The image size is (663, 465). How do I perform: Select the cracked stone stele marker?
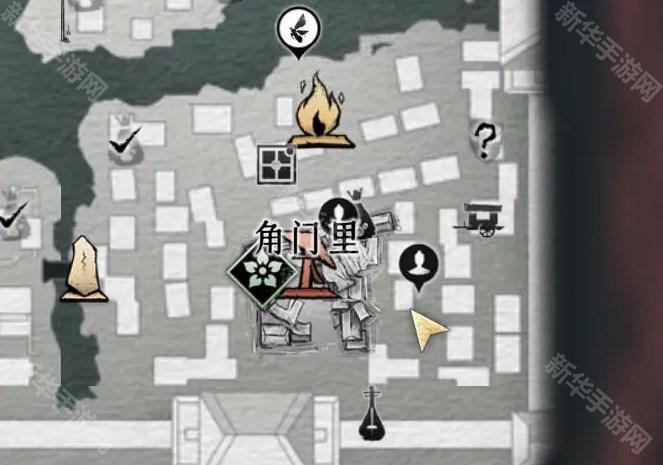82,269
